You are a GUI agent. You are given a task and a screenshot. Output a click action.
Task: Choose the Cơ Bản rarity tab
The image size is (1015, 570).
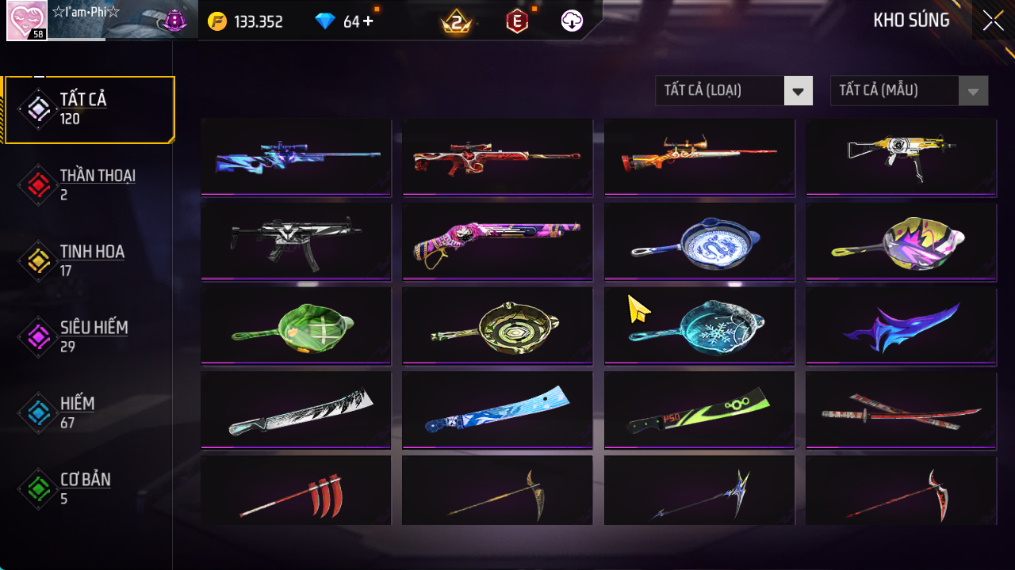(88, 488)
